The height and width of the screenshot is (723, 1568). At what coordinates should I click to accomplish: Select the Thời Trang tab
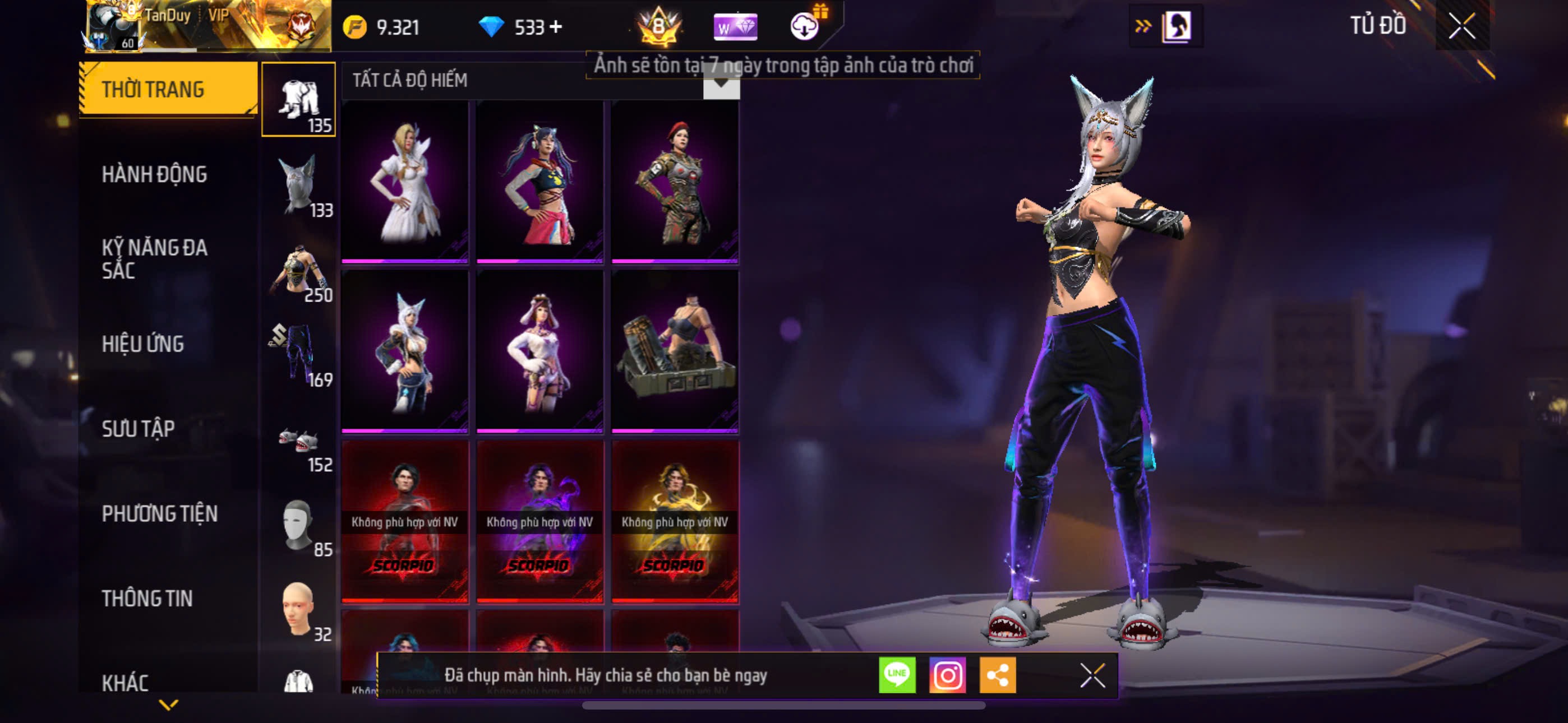click(x=167, y=90)
